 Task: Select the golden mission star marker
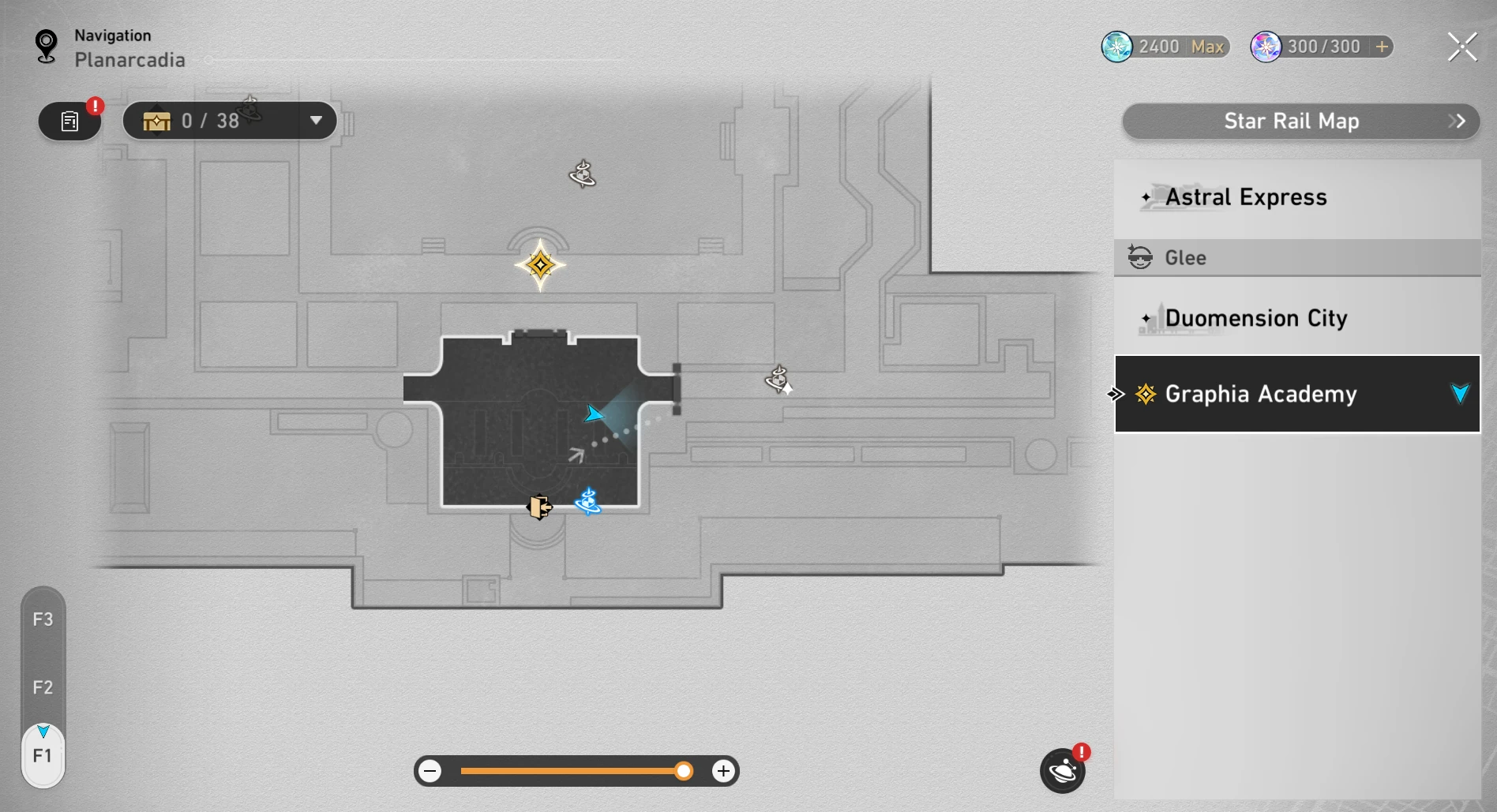[x=540, y=265]
